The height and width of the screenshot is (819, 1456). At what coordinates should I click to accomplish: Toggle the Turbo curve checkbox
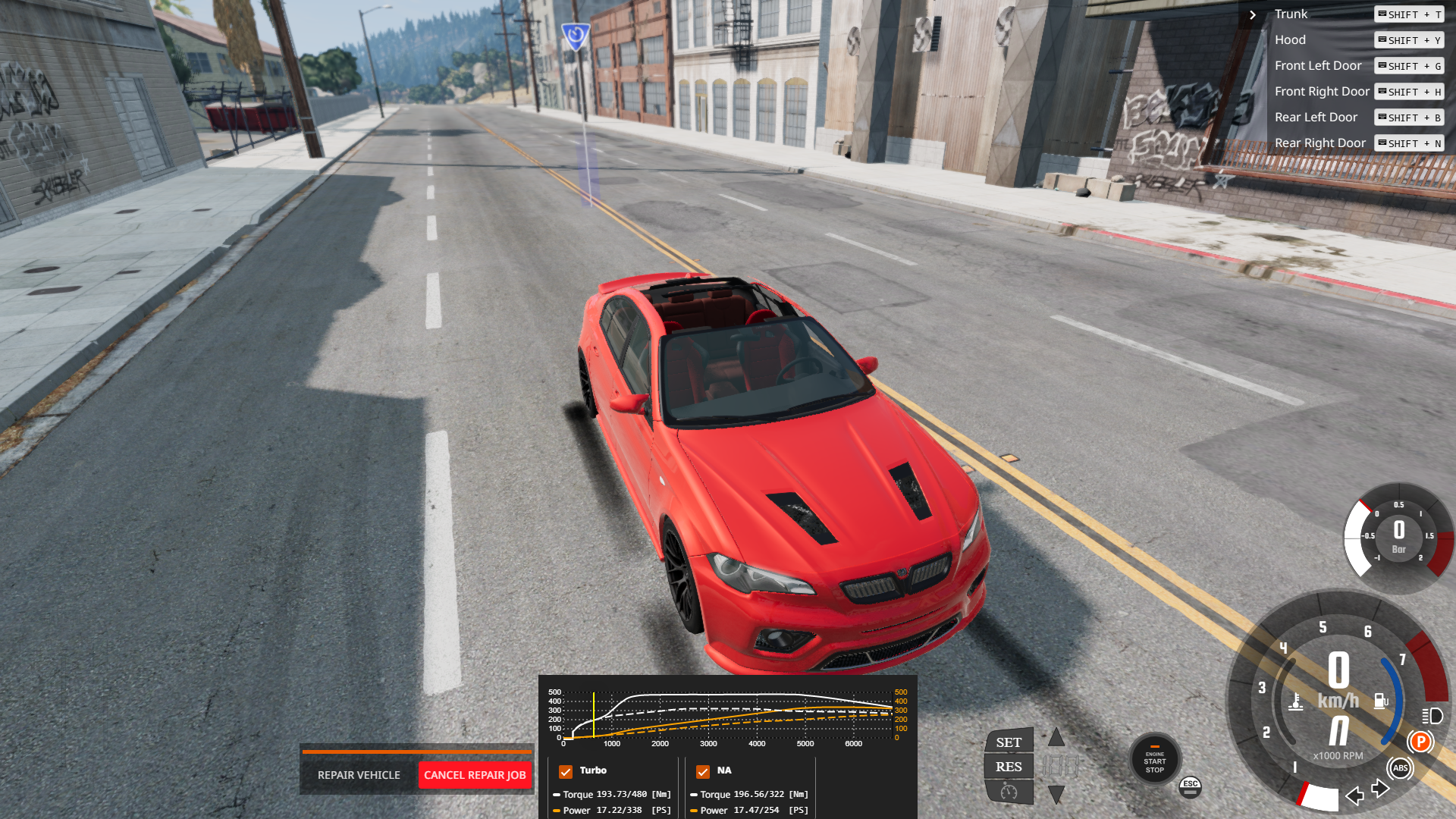pos(566,771)
